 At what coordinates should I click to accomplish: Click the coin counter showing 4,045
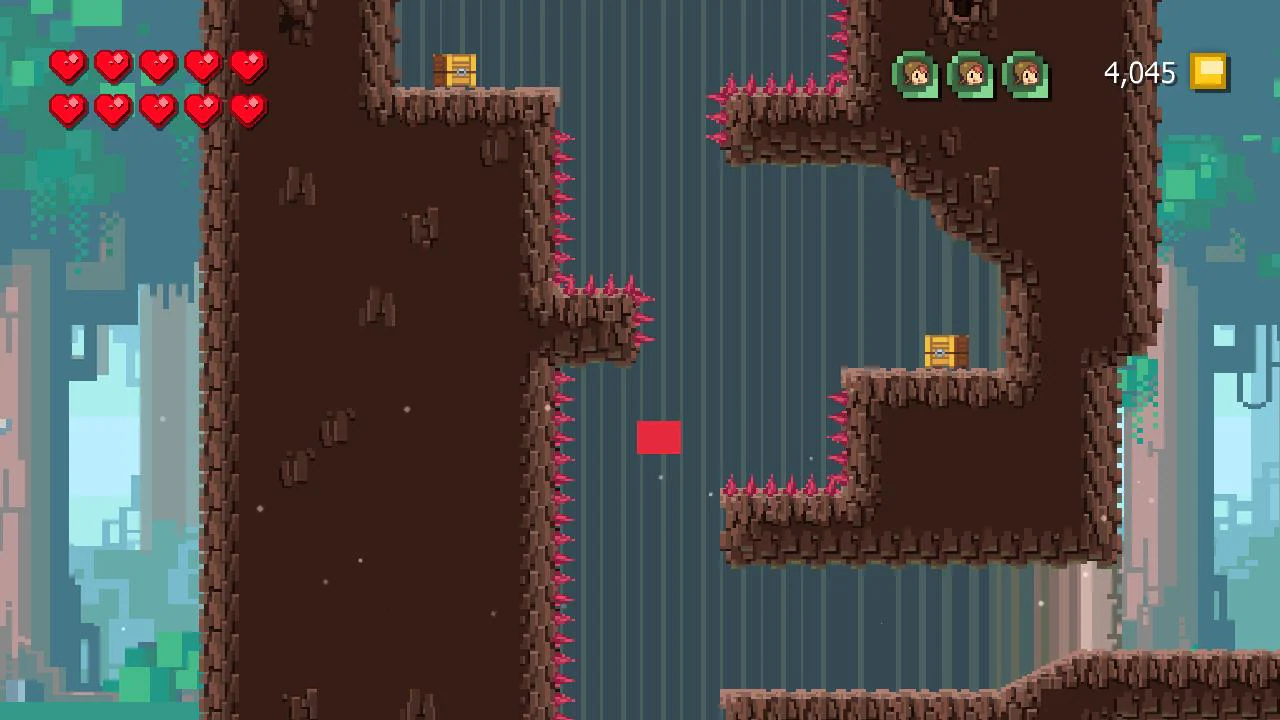(1138, 71)
